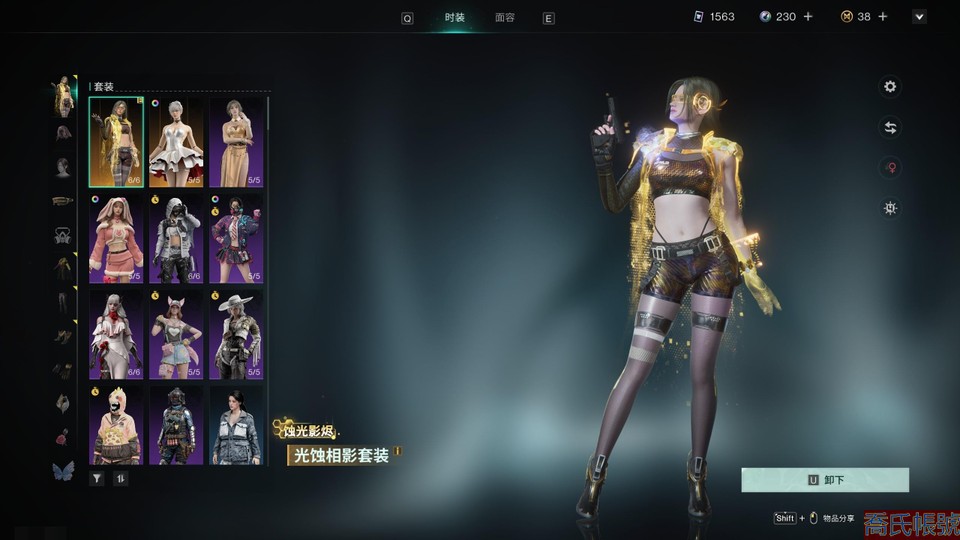Open the butterfly category icon

63,470
